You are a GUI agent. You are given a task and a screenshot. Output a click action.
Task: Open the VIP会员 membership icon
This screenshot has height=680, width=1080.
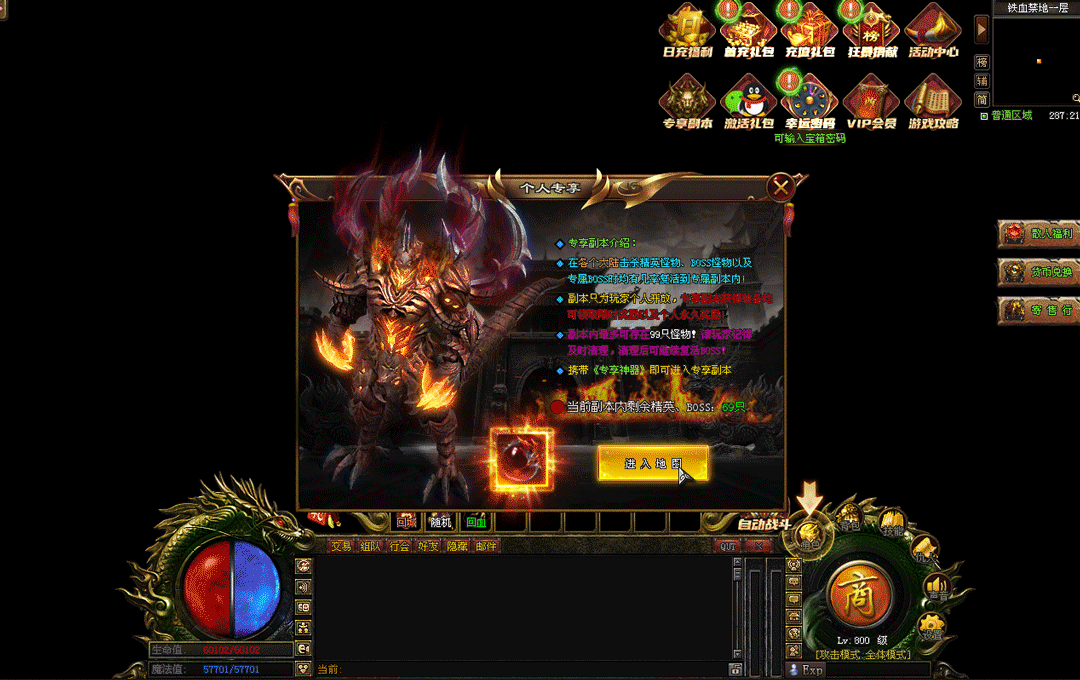pos(871,101)
